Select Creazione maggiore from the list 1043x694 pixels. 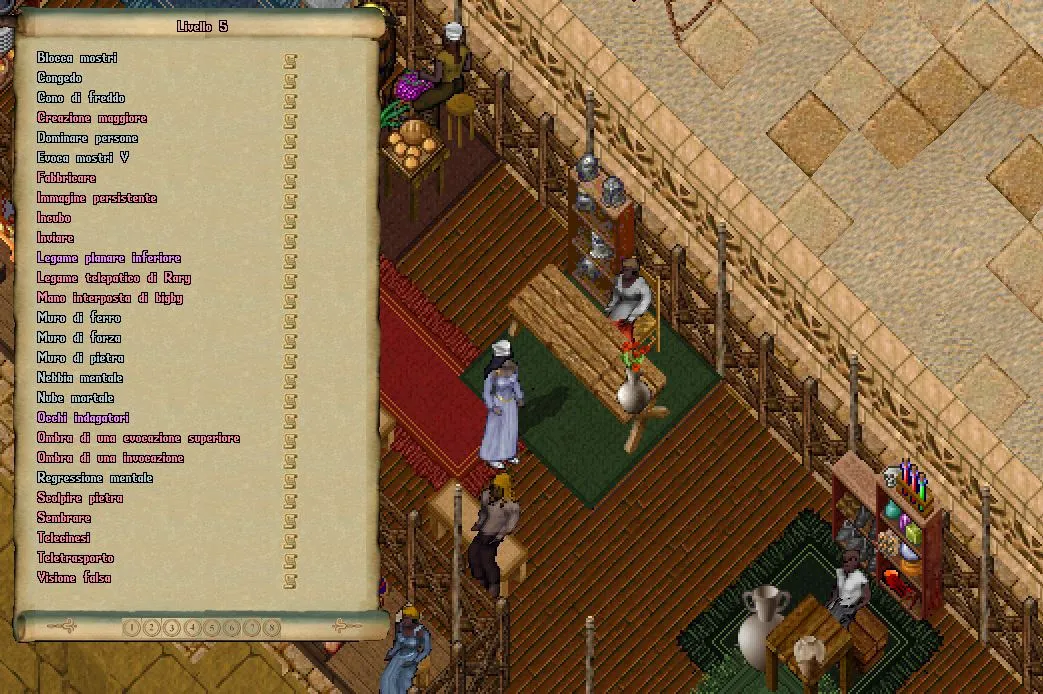click(92, 118)
